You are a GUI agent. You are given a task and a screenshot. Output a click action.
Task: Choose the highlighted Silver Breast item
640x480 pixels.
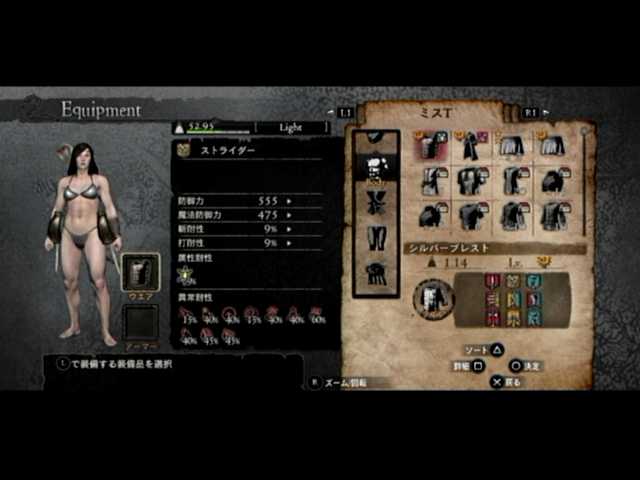click(x=432, y=146)
